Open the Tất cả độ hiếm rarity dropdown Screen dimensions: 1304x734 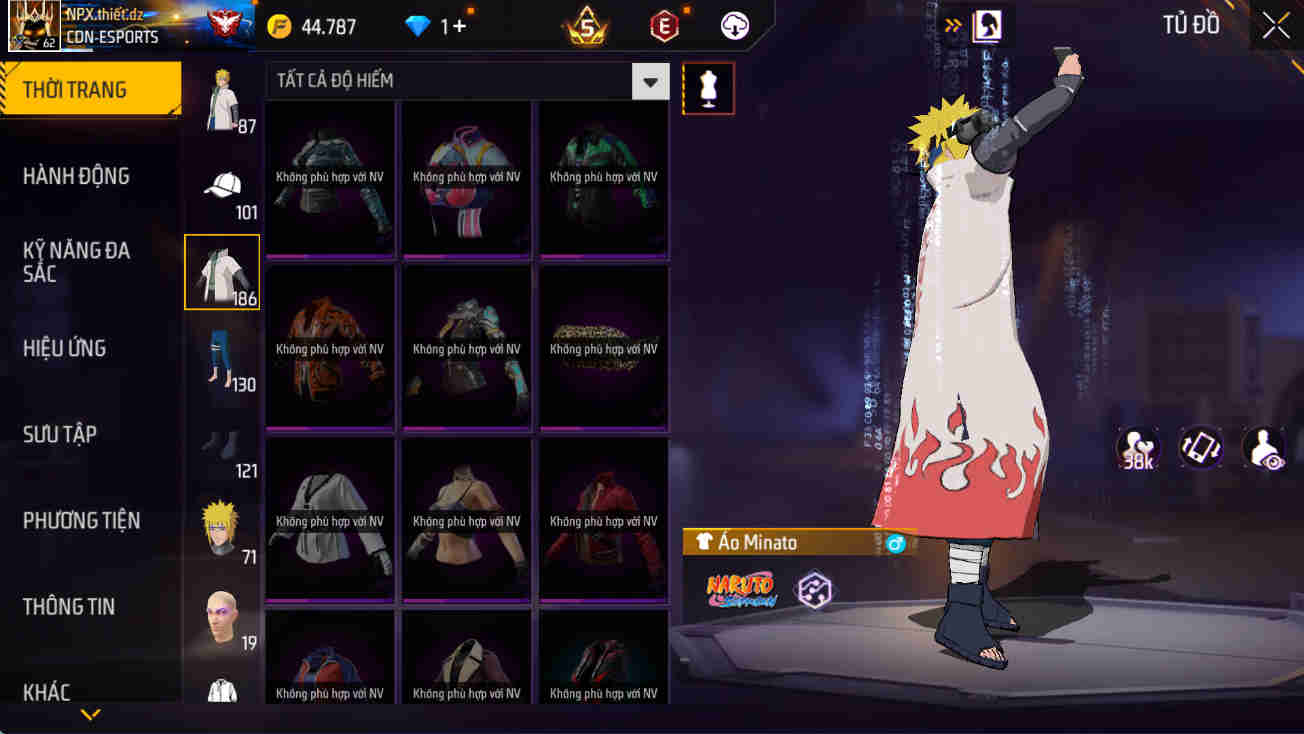(x=649, y=82)
